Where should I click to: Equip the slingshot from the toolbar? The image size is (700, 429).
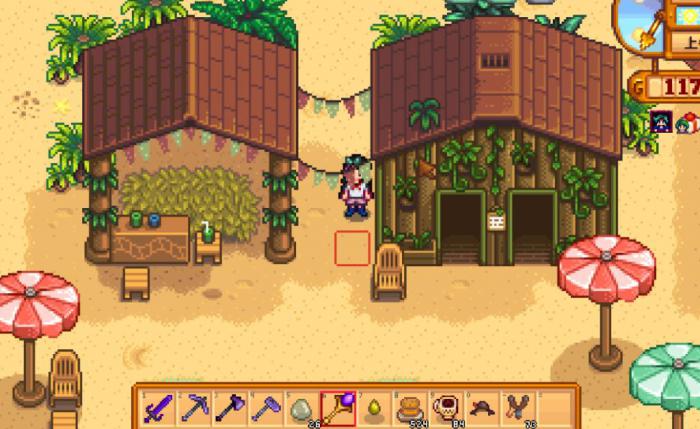(x=517, y=407)
